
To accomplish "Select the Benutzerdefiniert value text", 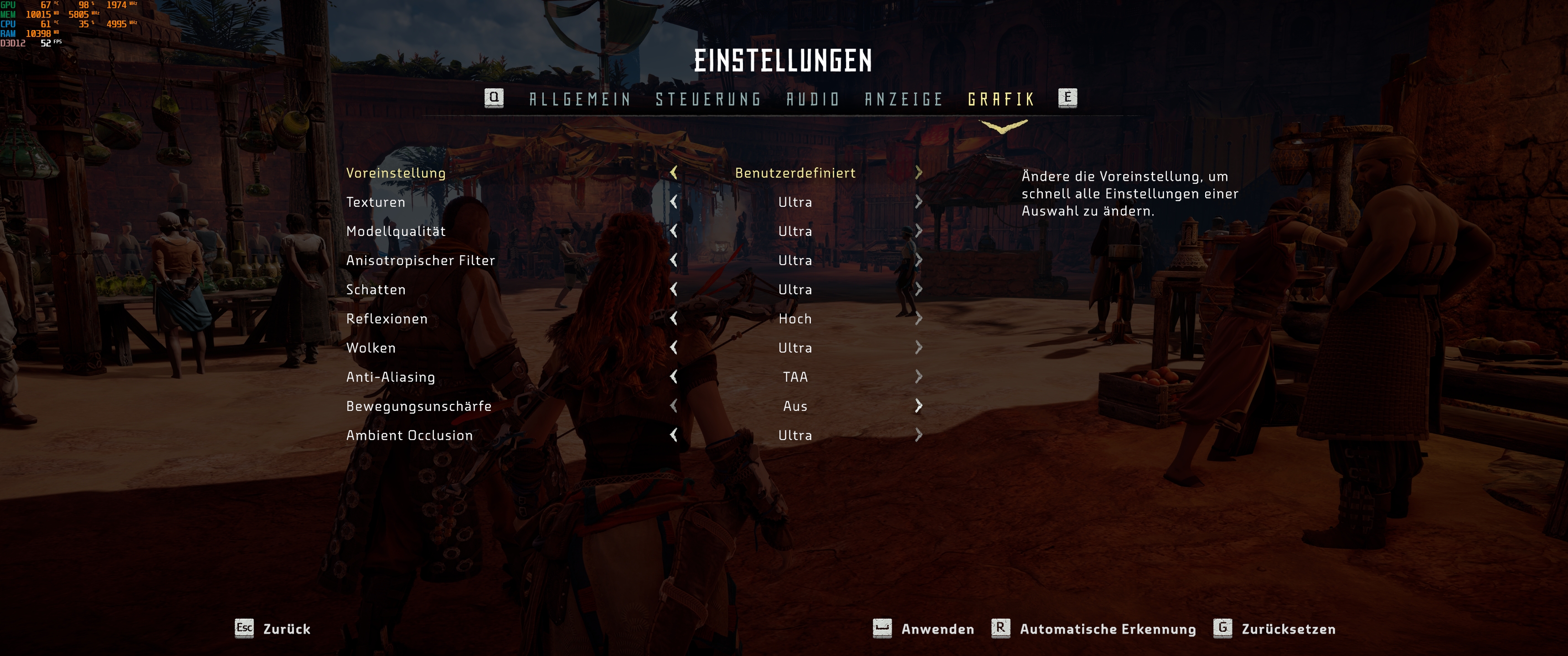I will (x=794, y=173).
